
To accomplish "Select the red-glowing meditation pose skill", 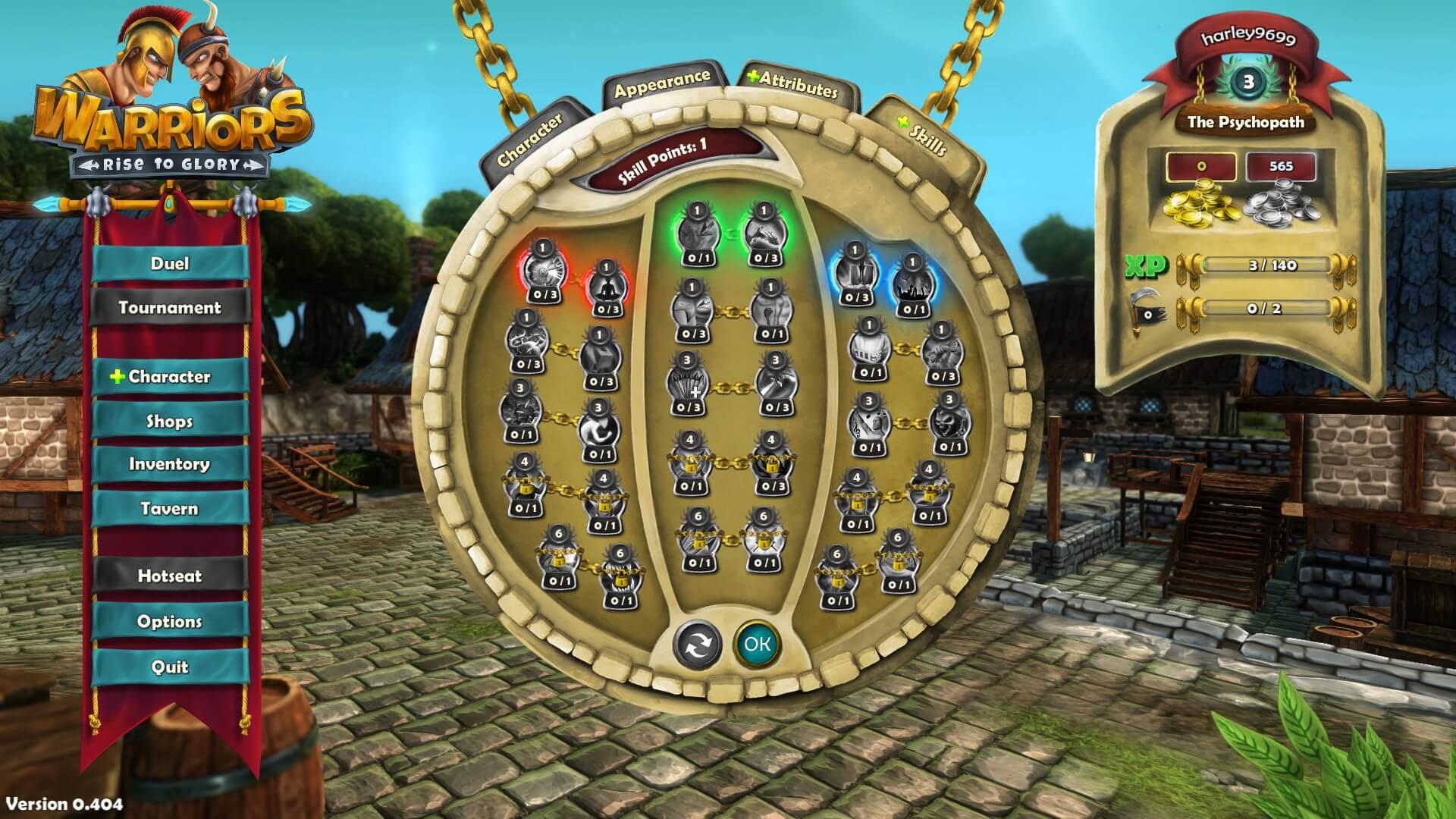I will (607, 287).
